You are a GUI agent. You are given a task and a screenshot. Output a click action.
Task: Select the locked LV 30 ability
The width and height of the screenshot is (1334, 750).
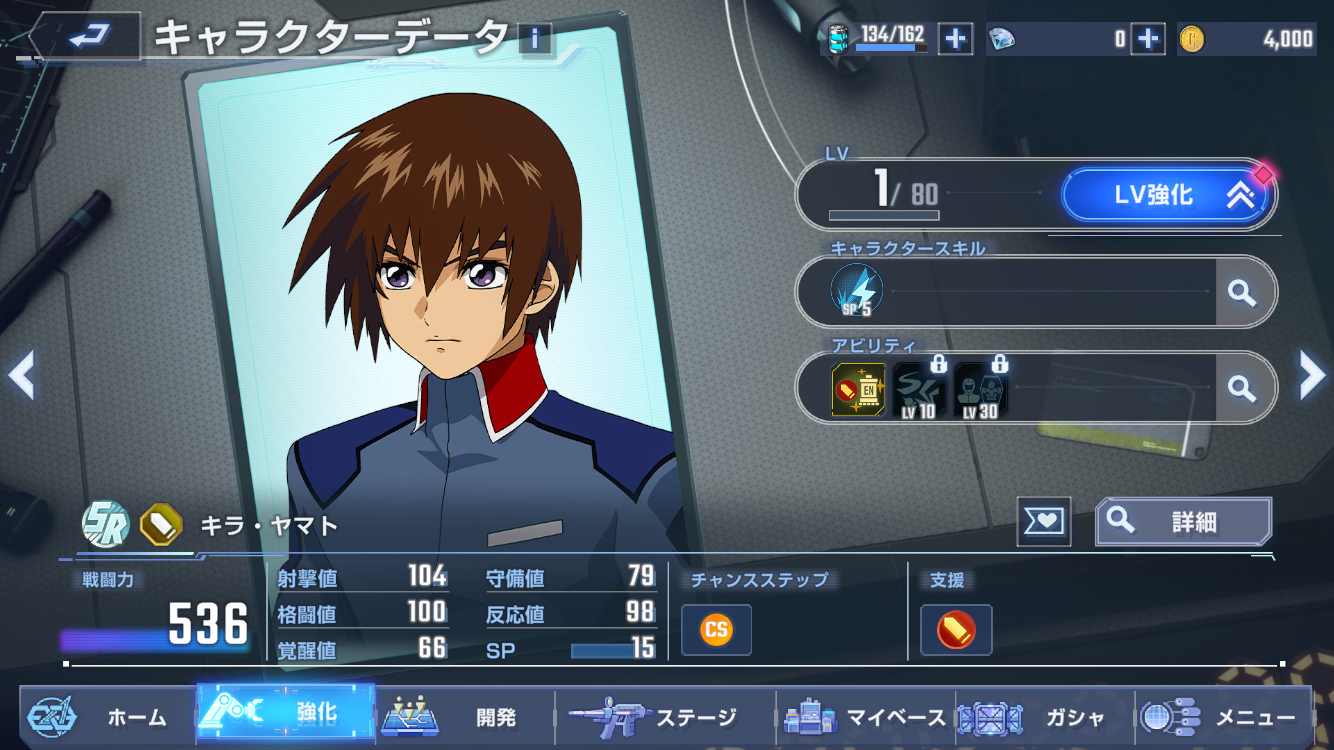(x=980, y=389)
